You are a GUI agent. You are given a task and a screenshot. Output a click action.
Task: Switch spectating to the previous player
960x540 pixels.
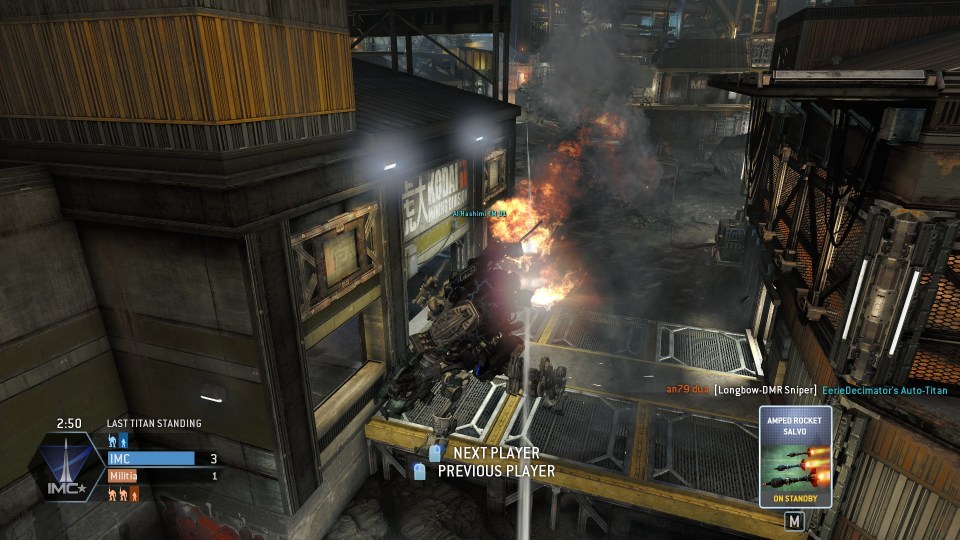[x=495, y=471]
